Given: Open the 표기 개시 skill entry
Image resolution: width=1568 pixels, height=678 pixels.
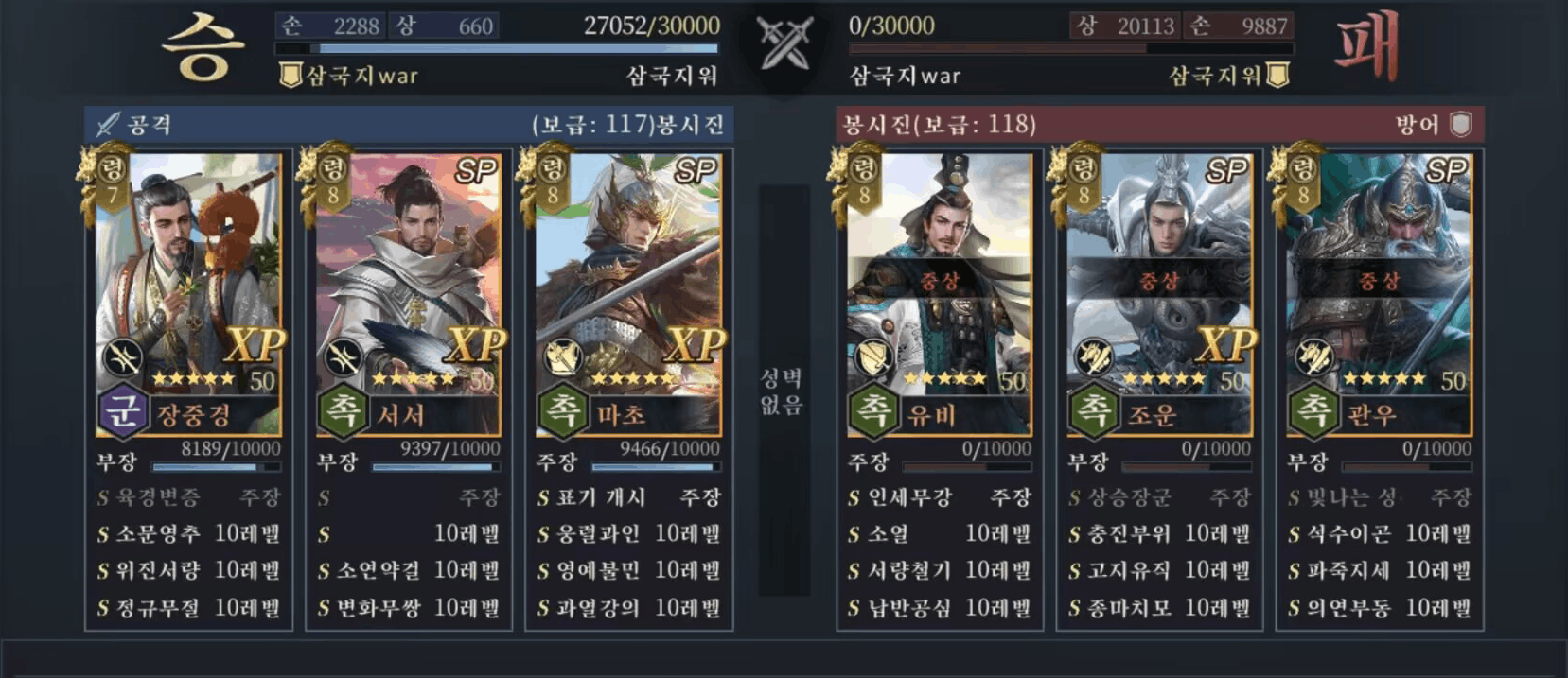Looking at the screenshot, I should pos(628,497).
